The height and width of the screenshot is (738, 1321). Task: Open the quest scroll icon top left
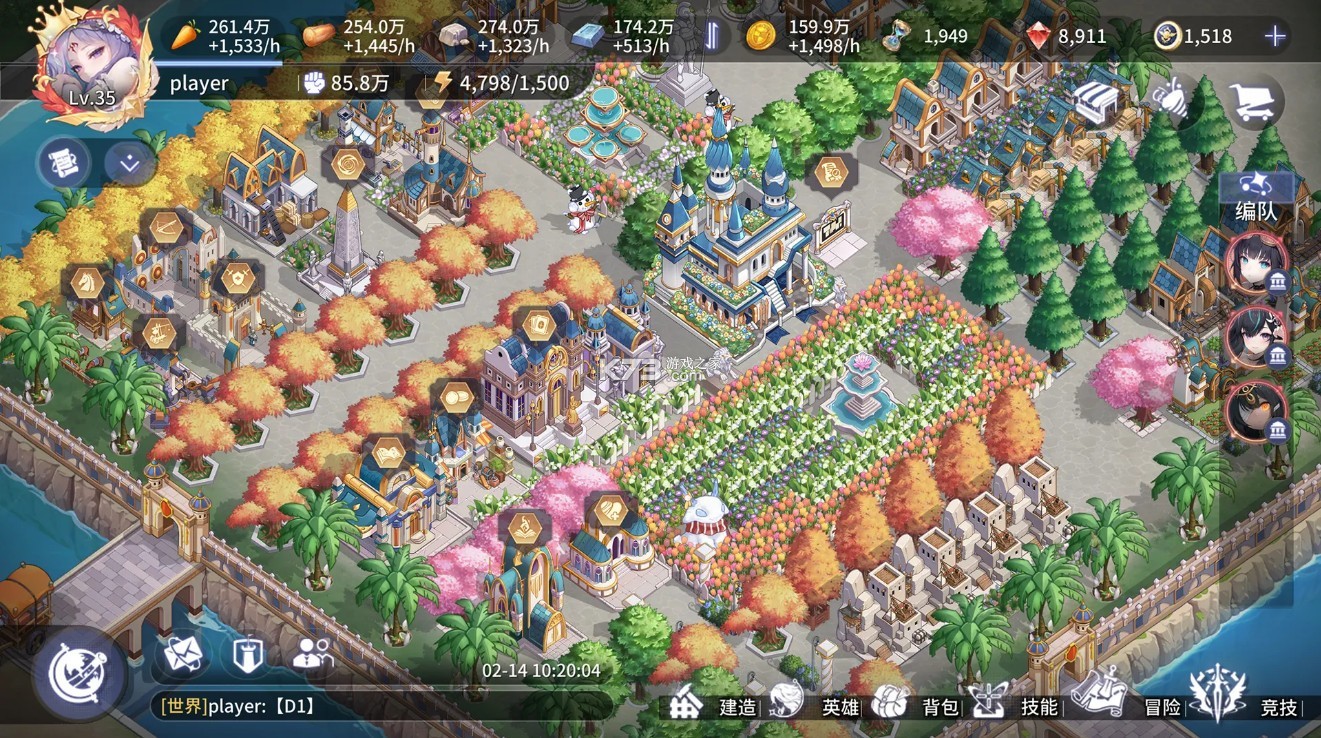click(62, 161)
